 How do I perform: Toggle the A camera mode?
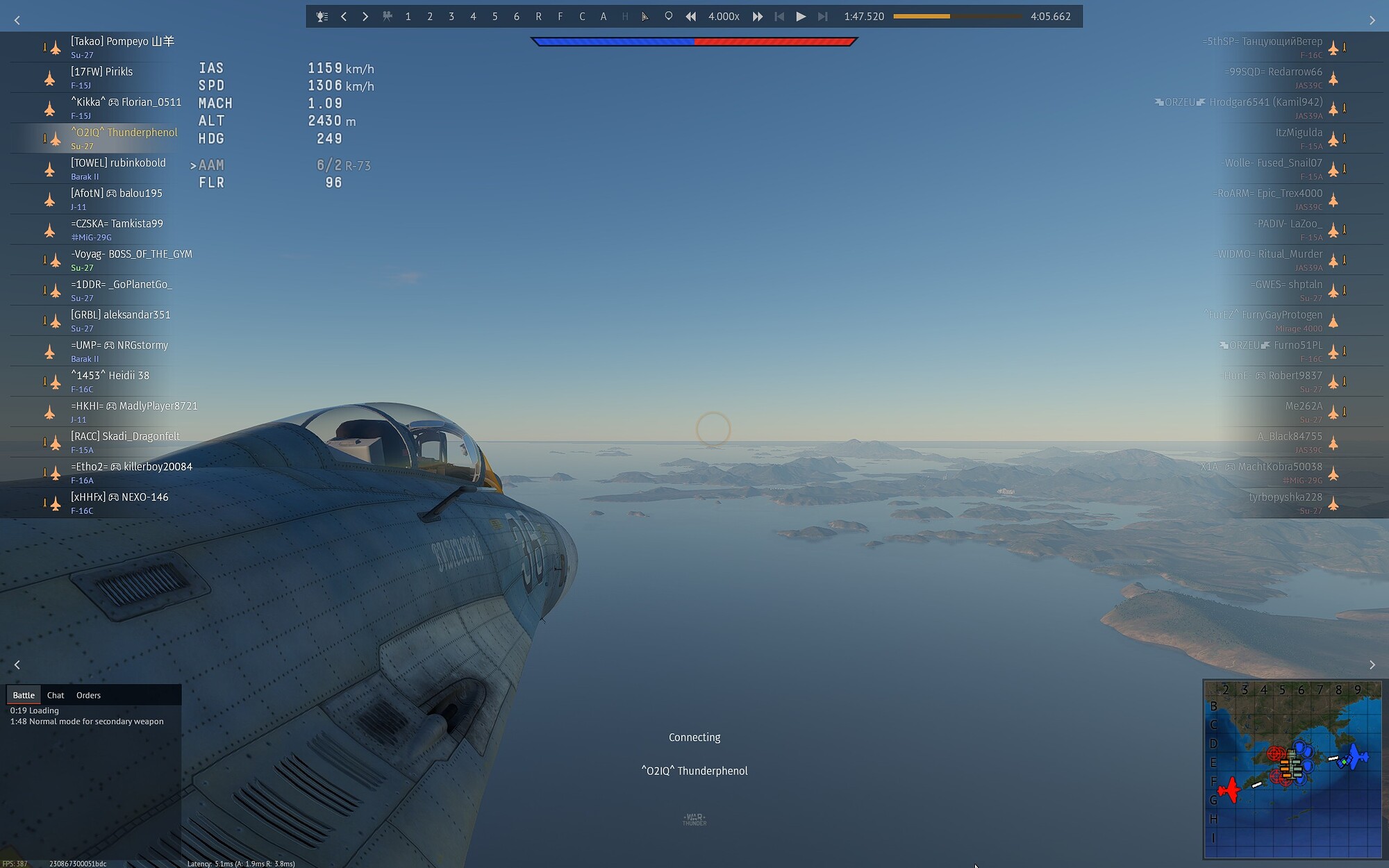pyautogui.click(x=603, y=16)
